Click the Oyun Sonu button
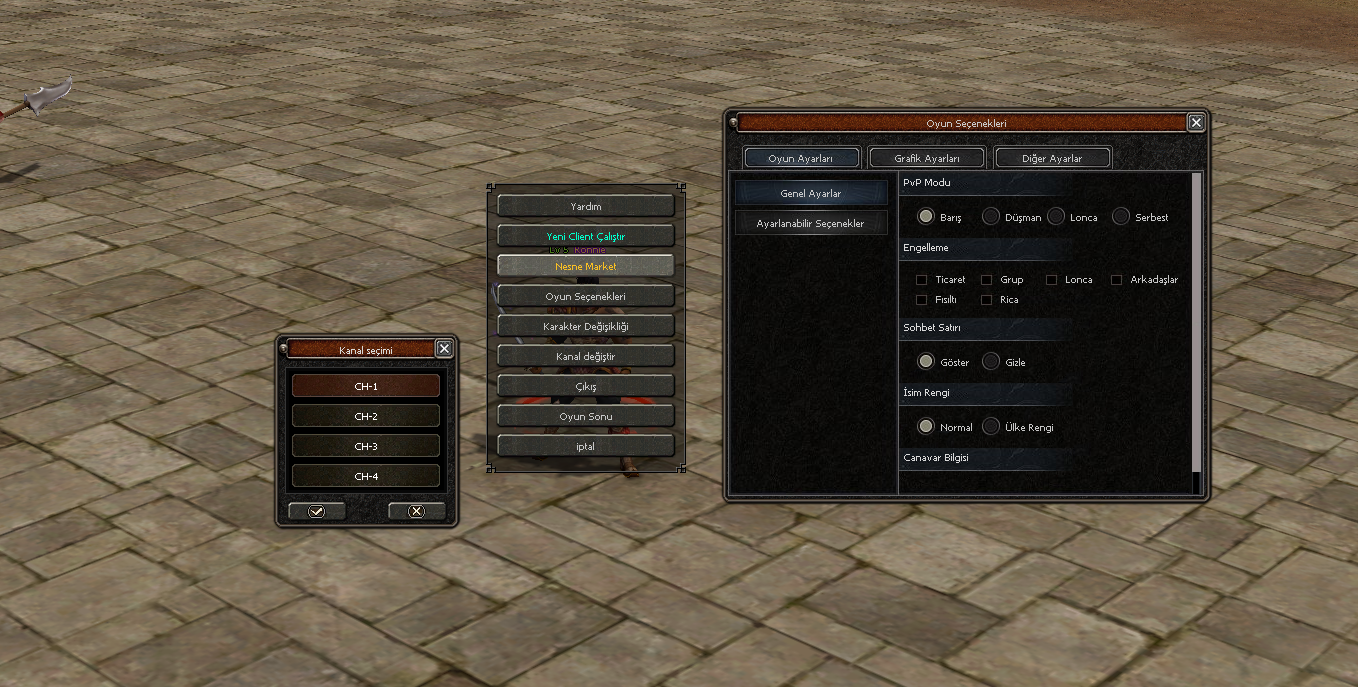Viewport: 1358px width, 687px height. click(585, 416)
